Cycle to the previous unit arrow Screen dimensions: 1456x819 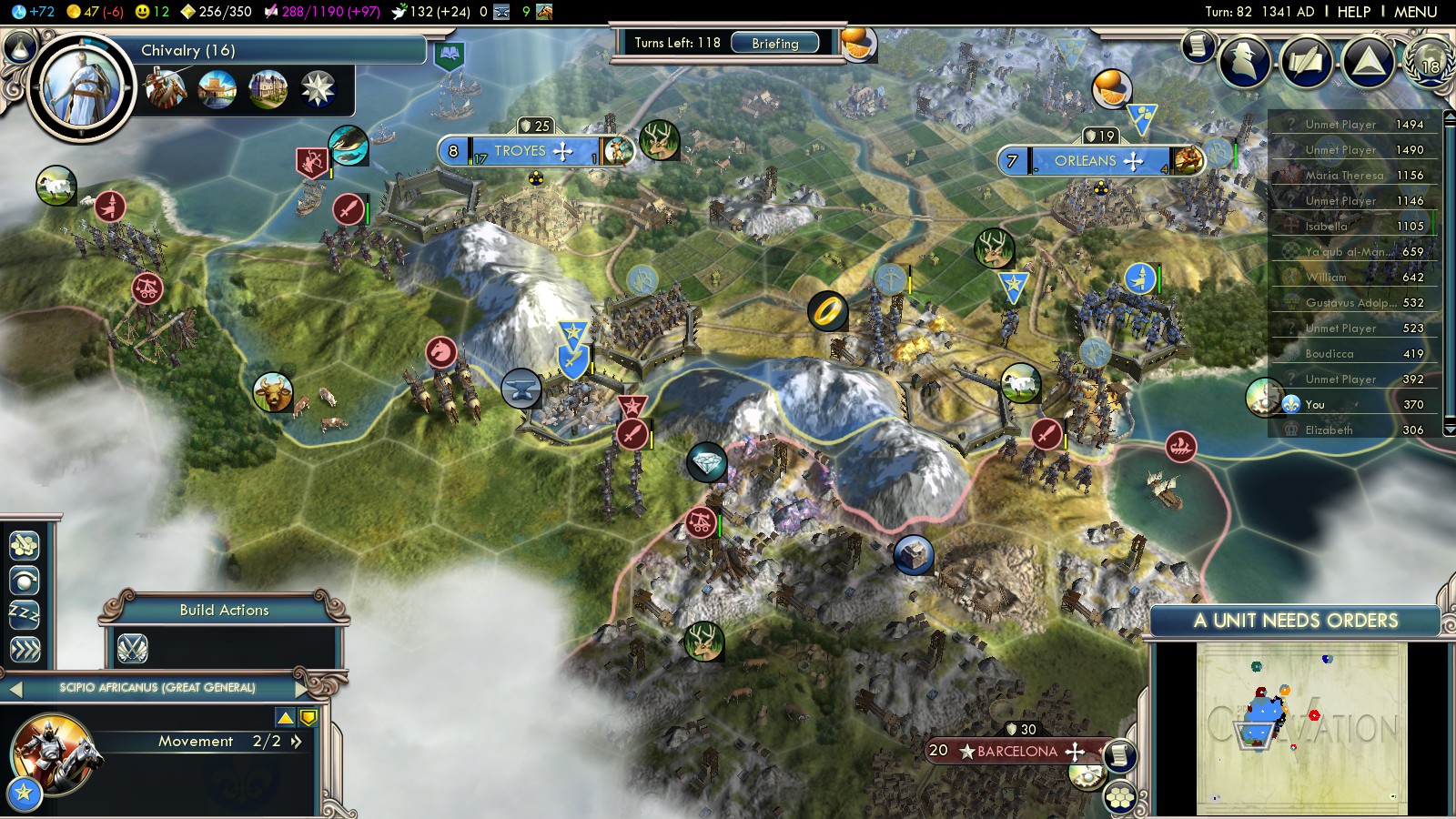[x=15, y=689]
